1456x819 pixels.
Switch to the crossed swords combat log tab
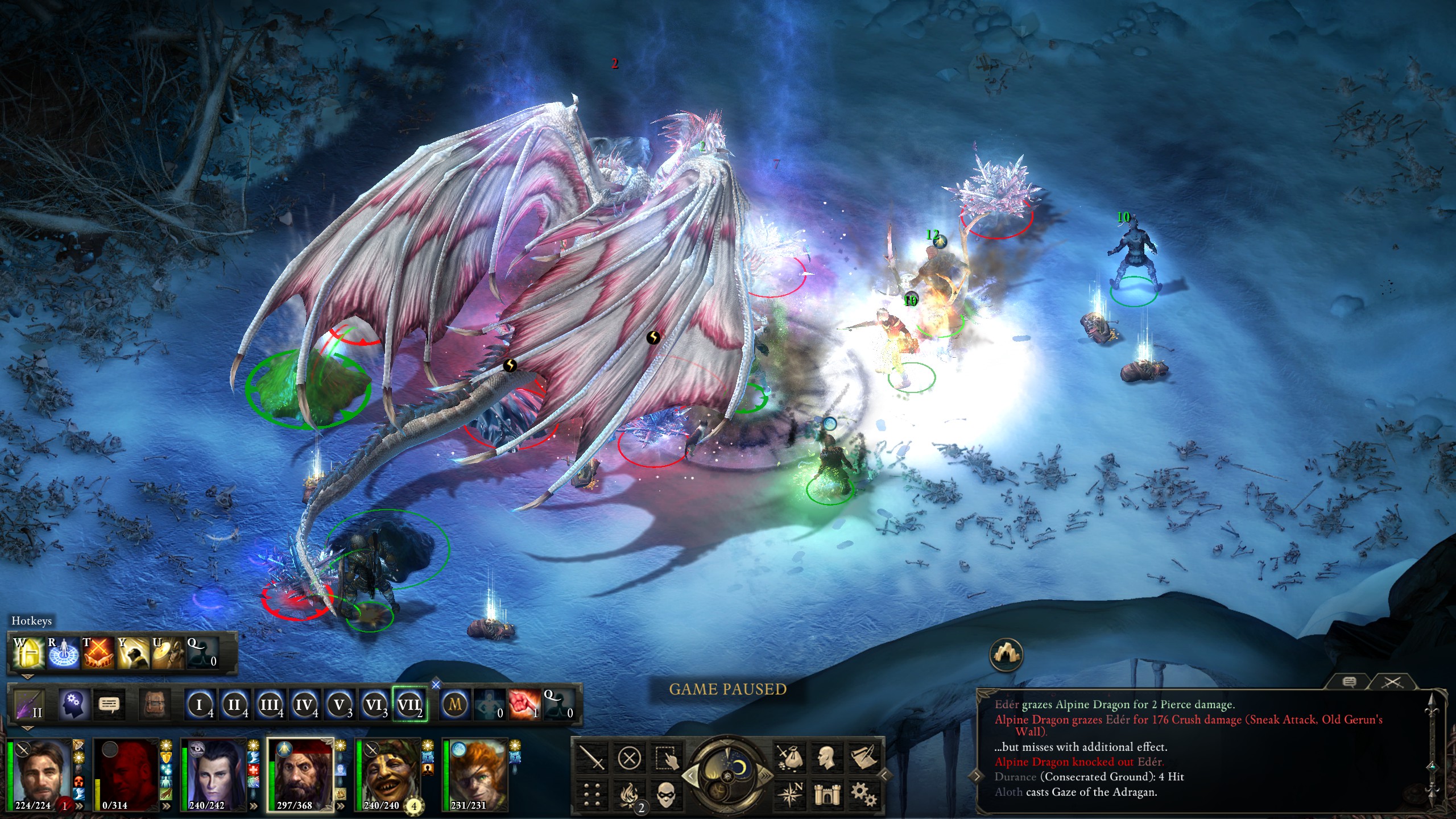pyautogui.click(x=1392, y=682)
